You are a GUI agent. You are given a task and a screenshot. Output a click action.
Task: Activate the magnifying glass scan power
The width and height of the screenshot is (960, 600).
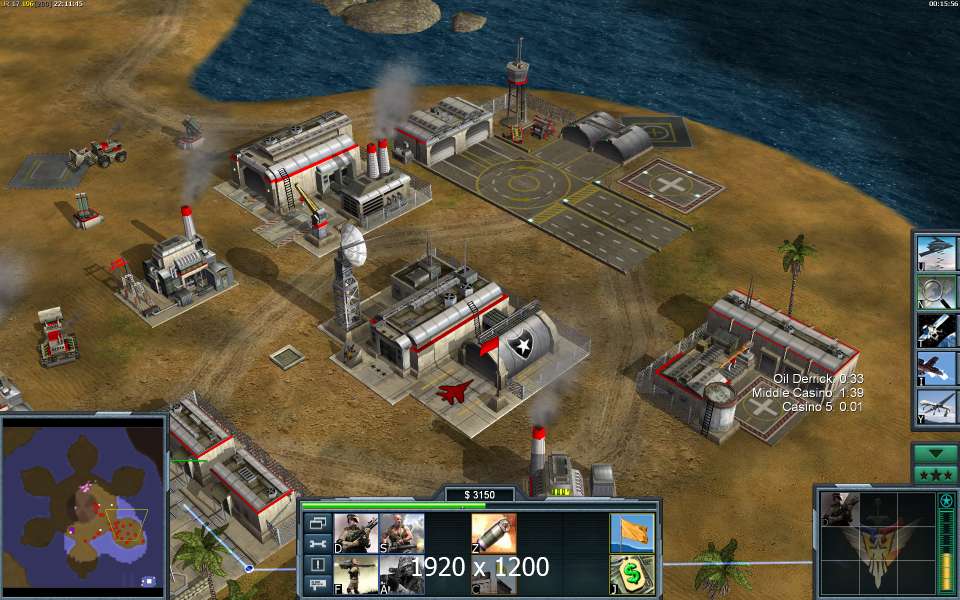pos(937,291)
